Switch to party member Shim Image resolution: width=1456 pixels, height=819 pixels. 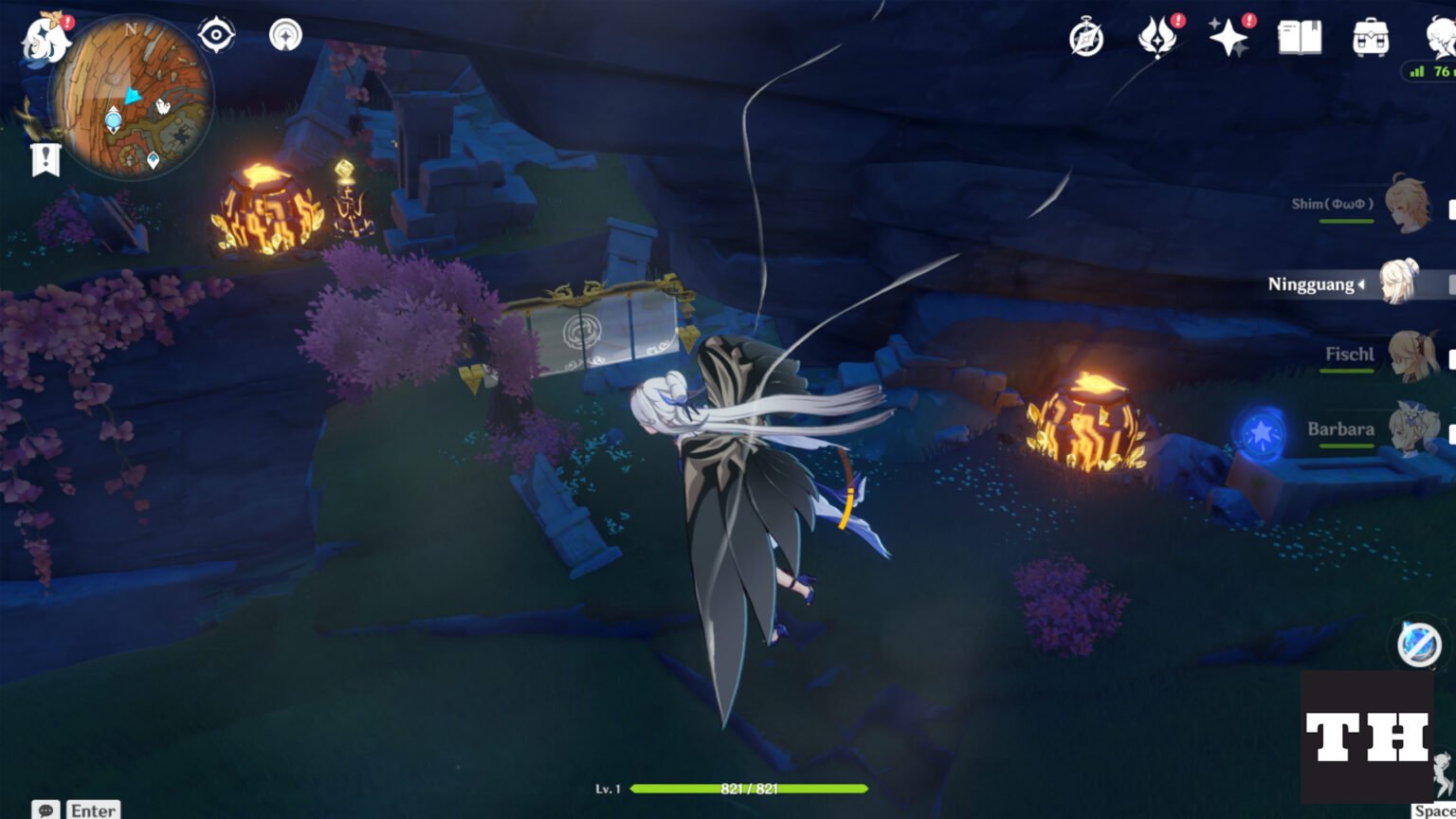click(1407, 204)
